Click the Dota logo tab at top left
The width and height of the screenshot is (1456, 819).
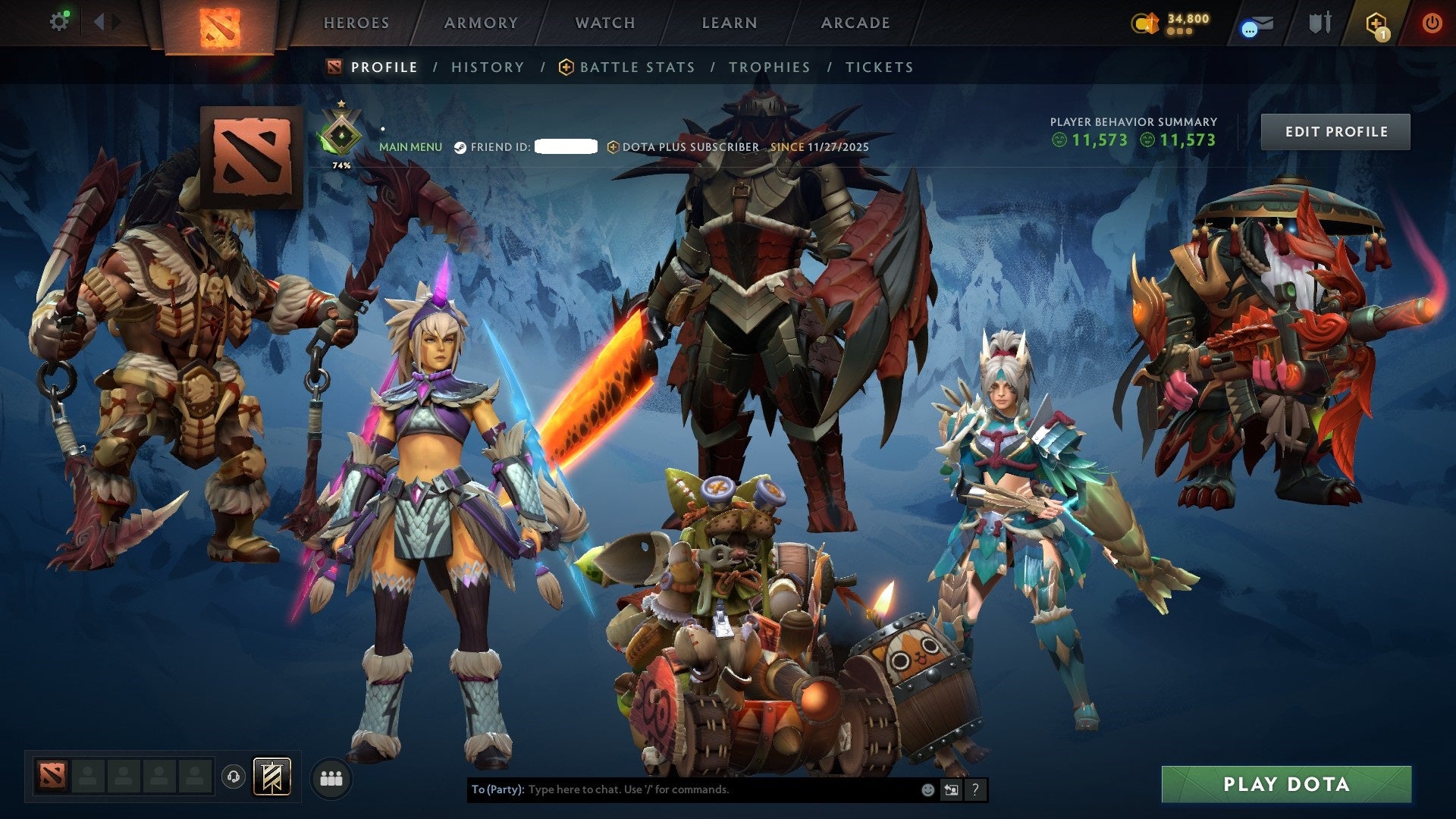[220, 27]
